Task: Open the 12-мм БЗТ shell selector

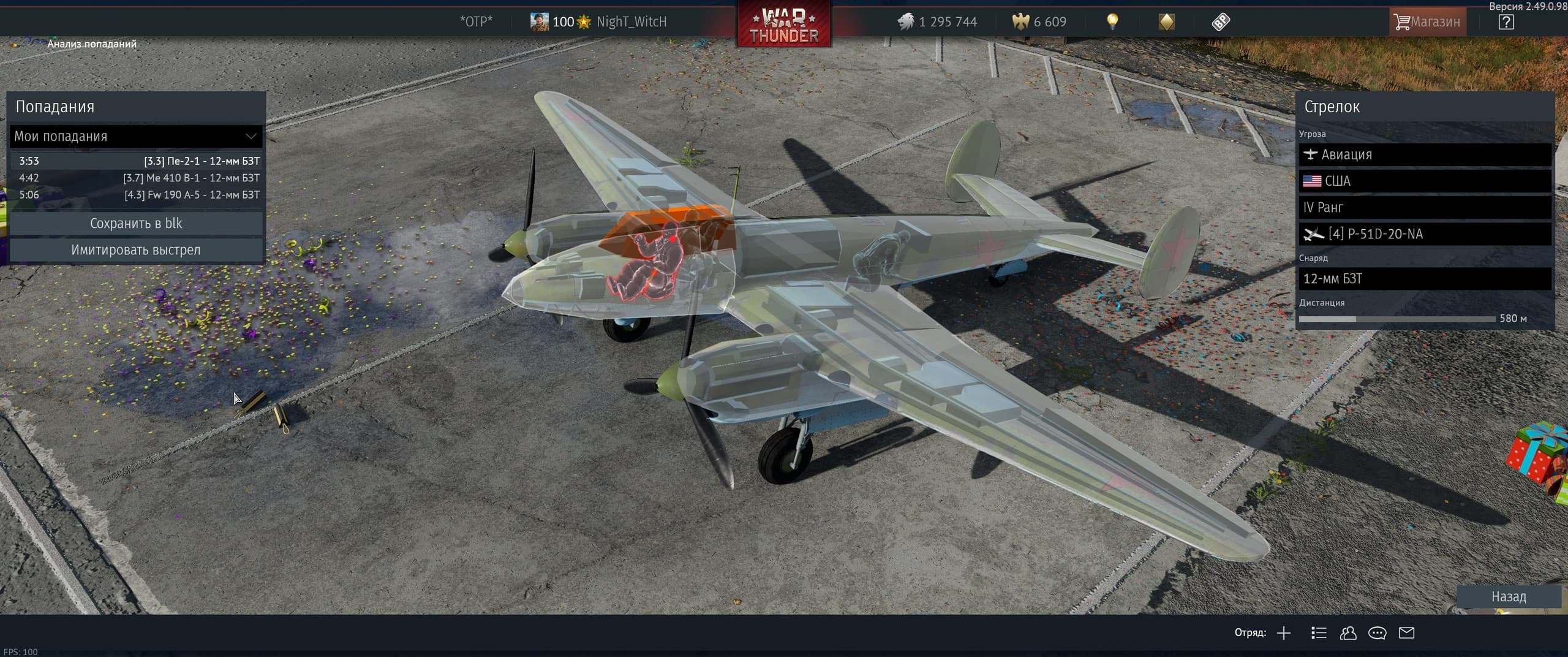Action: point(1425,279)
